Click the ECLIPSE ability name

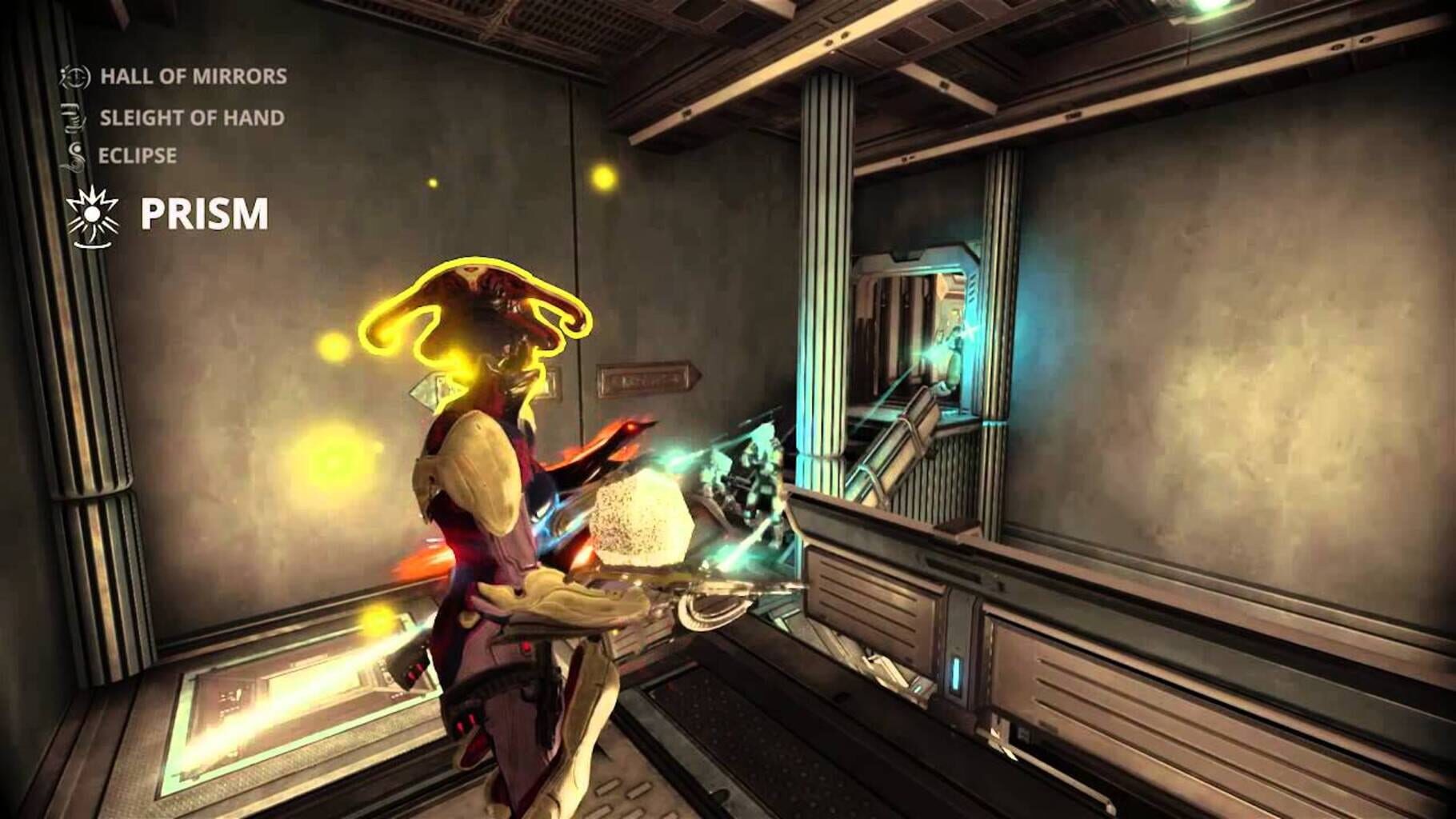tap(138, 154)
